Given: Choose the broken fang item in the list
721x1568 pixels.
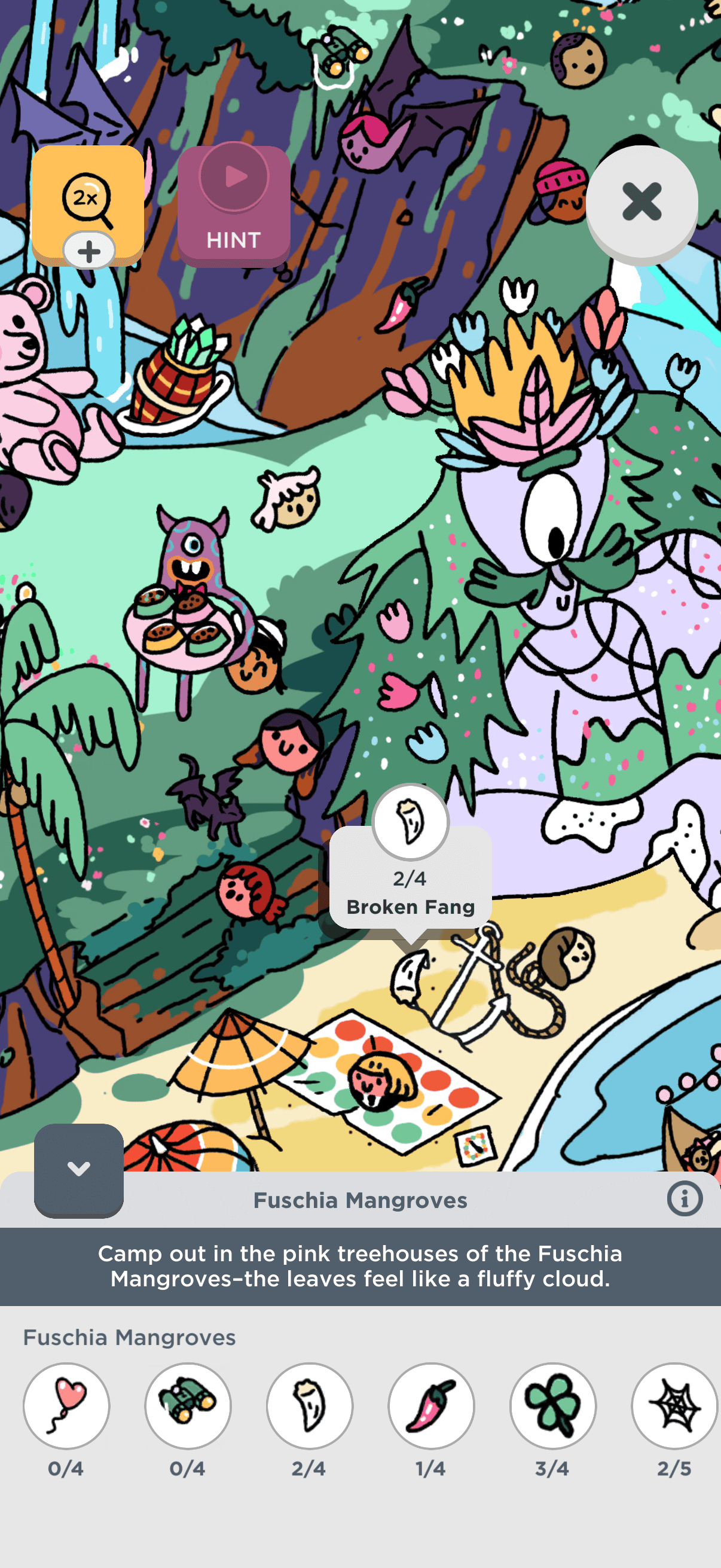Looking at the screenshot, I should [310, 1405].
